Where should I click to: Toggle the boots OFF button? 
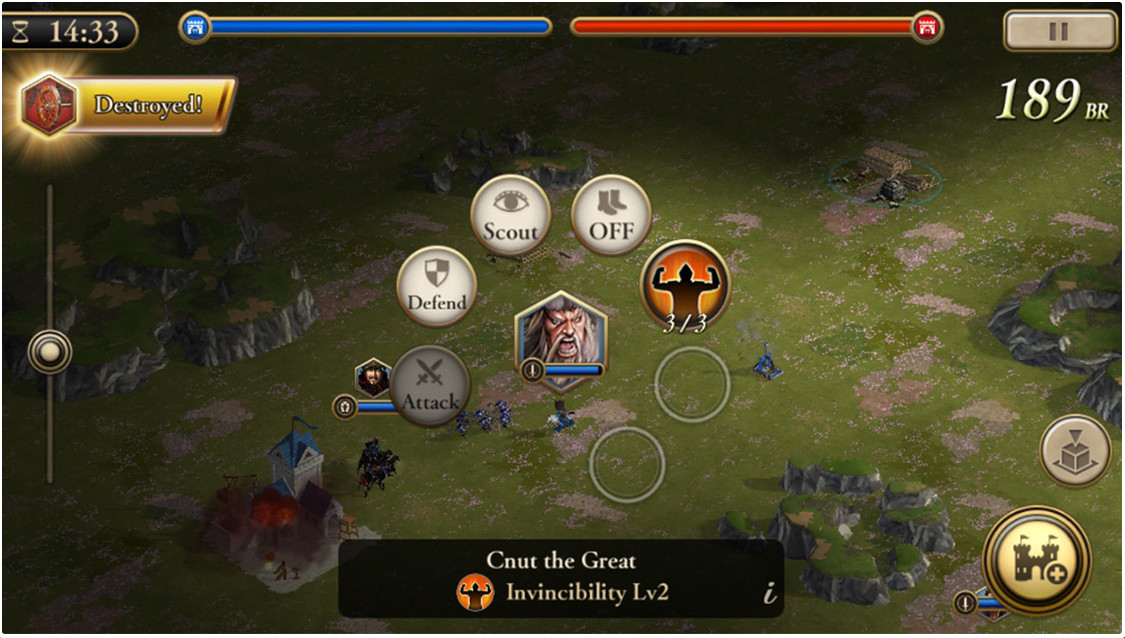pyautogui.click(x=611, y=215)
